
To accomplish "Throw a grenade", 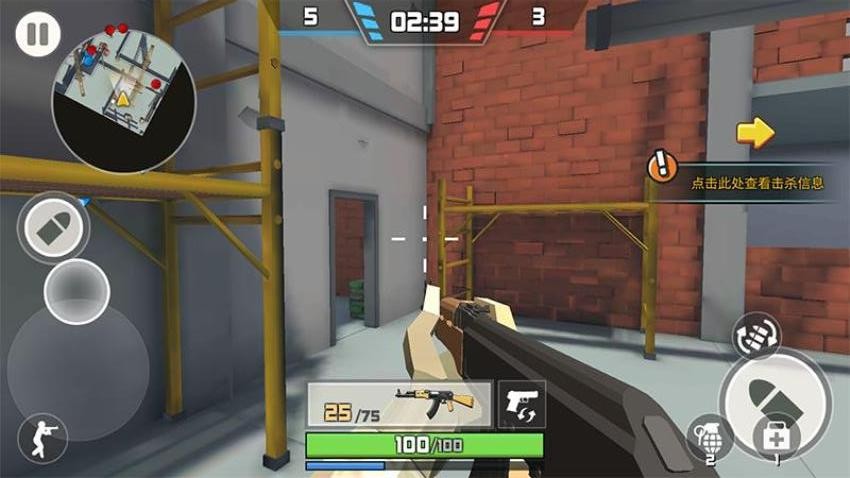I will [x=708, y=438].
